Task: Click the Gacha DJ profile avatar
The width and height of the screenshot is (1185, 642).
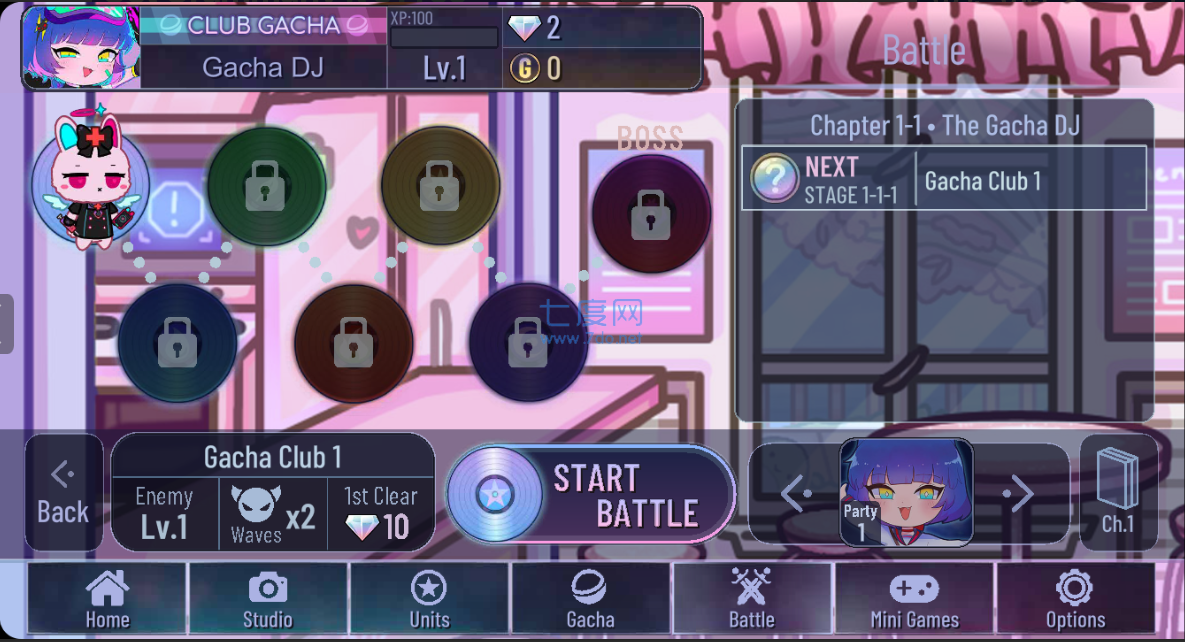Action: pos(80,48)
